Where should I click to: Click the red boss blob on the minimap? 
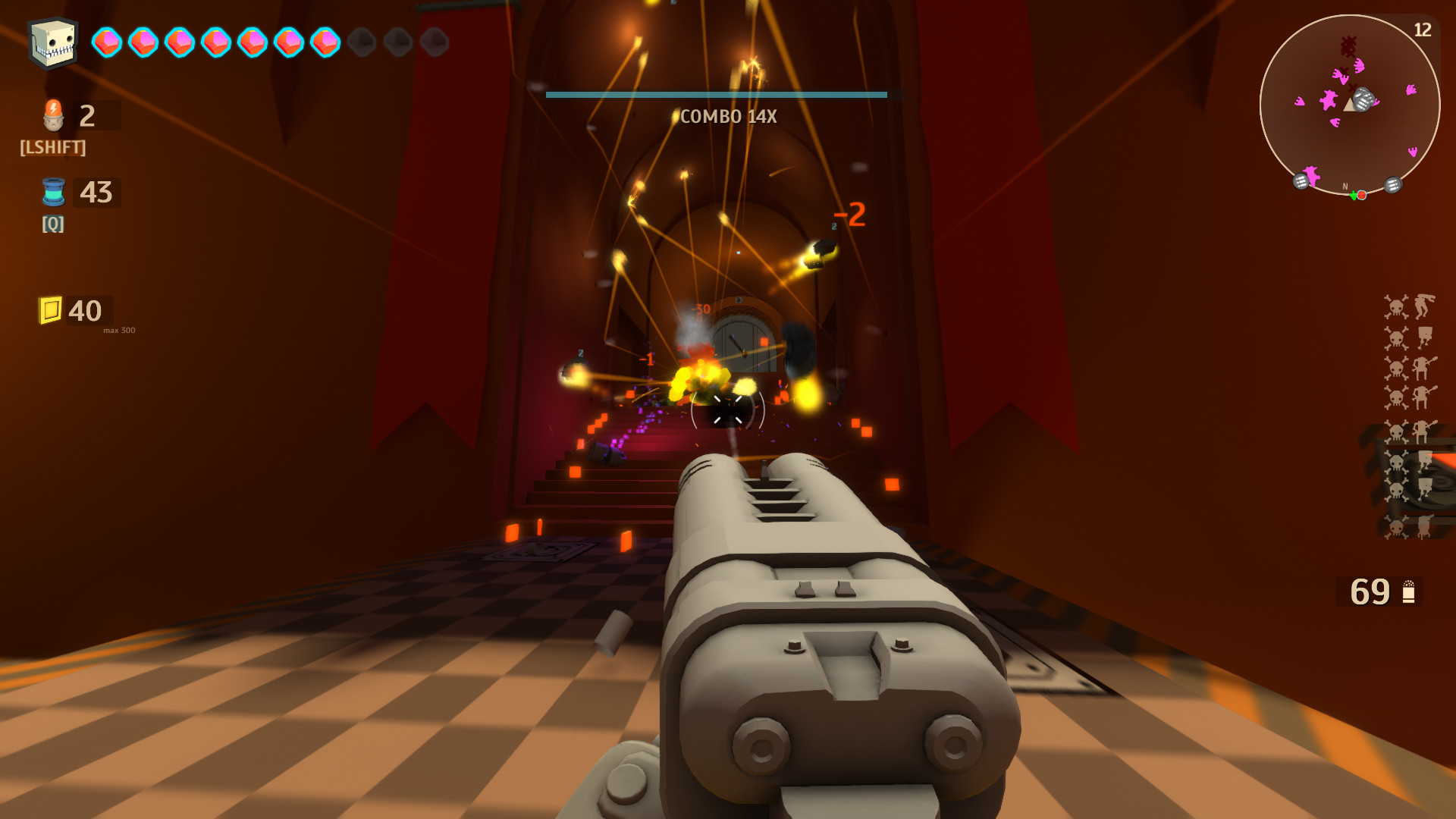coord(1348,45)
